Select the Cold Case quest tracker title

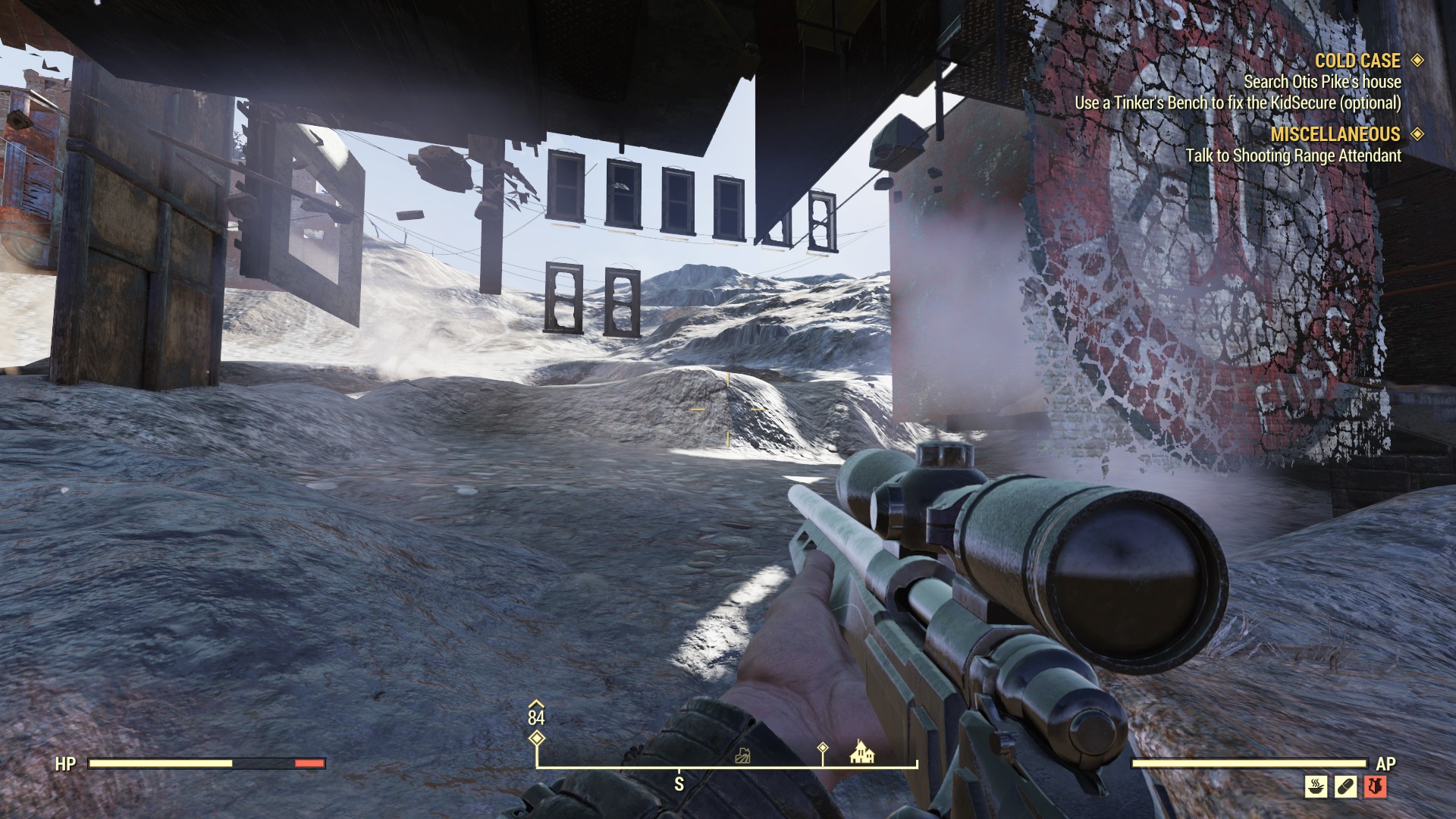click(1357, 61)
